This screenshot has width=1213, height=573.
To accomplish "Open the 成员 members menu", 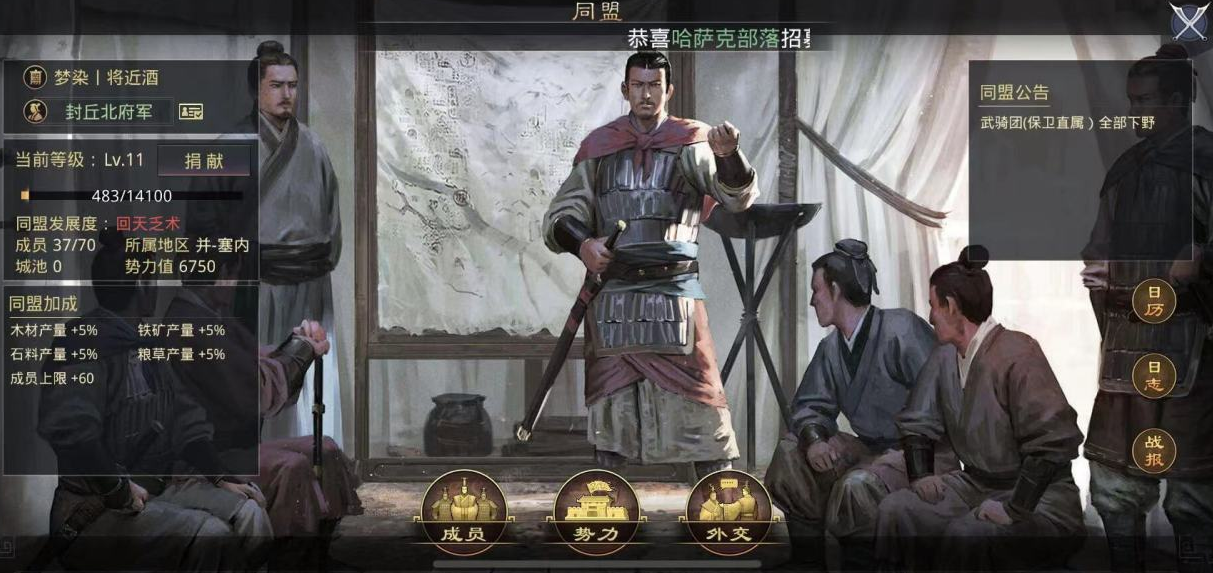I will (463, 512).
